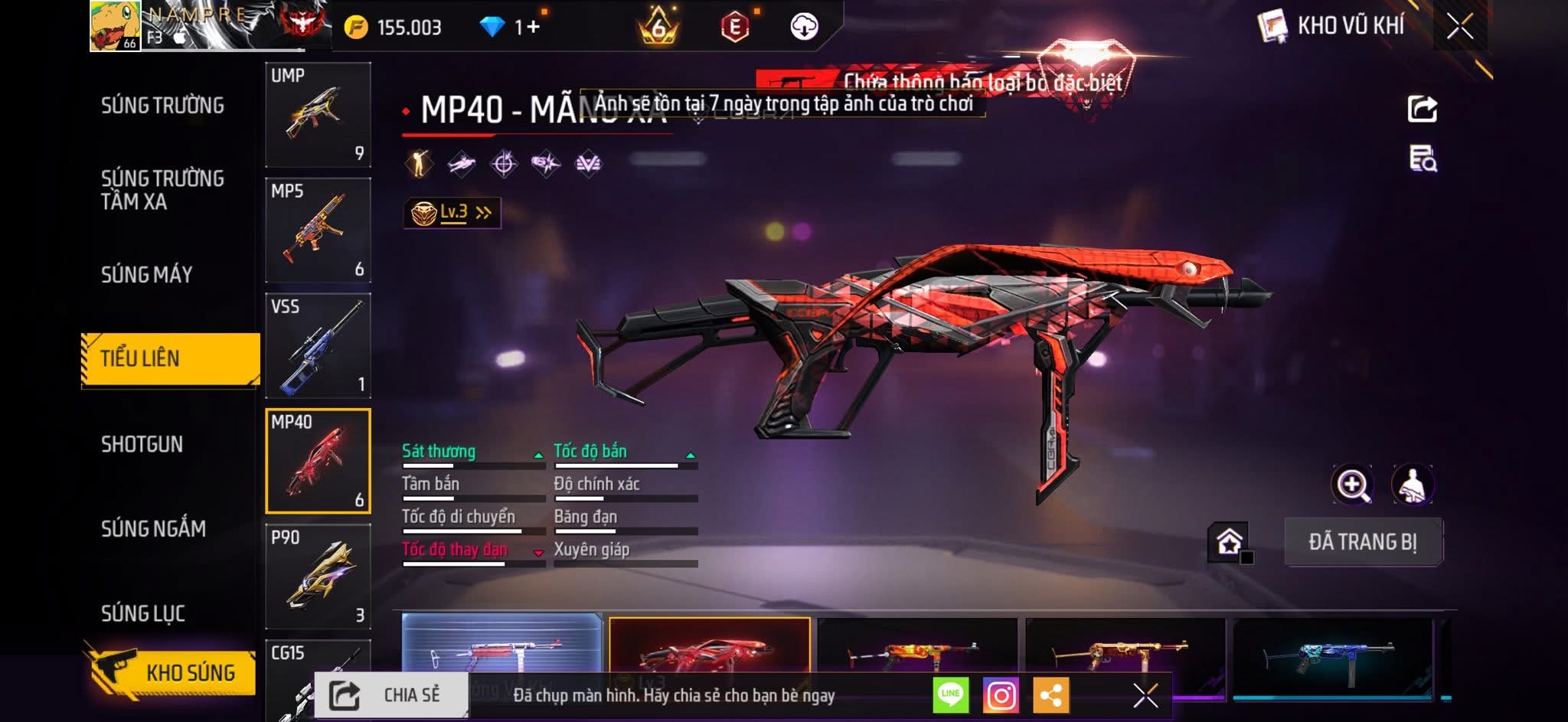Viewport: 1568px width, 722px height.
Task: Open the Lv.3 skin upgrade button
Action: click(452, 213)
